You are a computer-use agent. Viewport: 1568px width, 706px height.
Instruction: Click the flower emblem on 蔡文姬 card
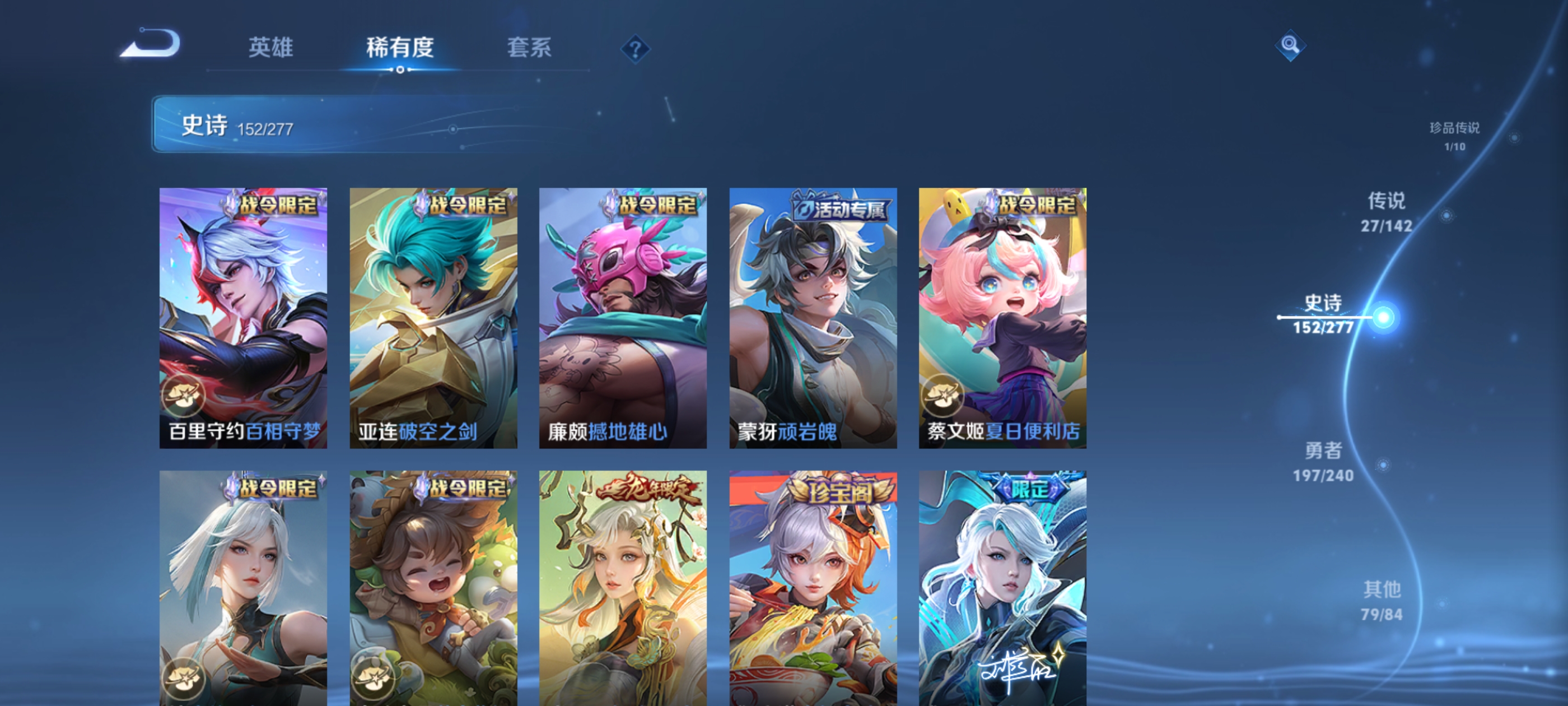click(943, 394)
